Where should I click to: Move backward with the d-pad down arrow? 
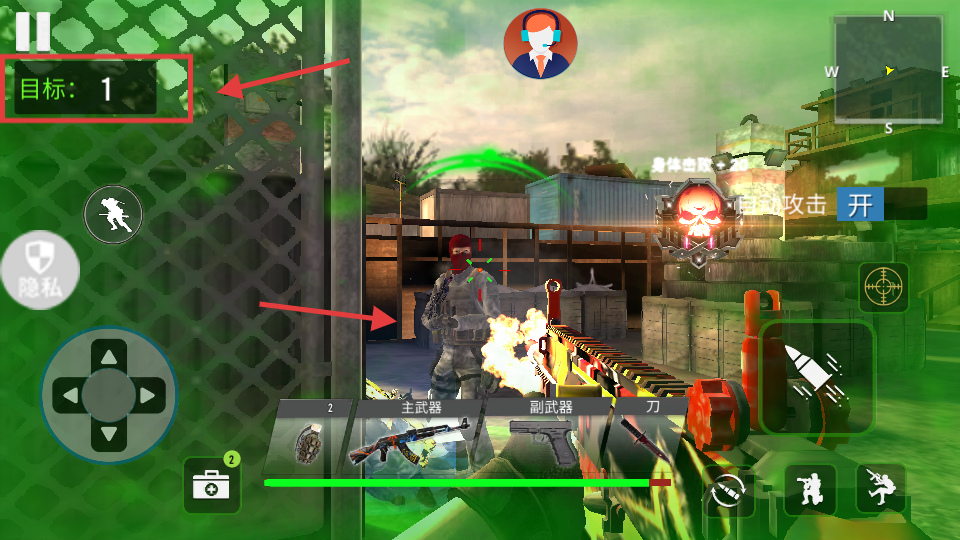[109, 437]
